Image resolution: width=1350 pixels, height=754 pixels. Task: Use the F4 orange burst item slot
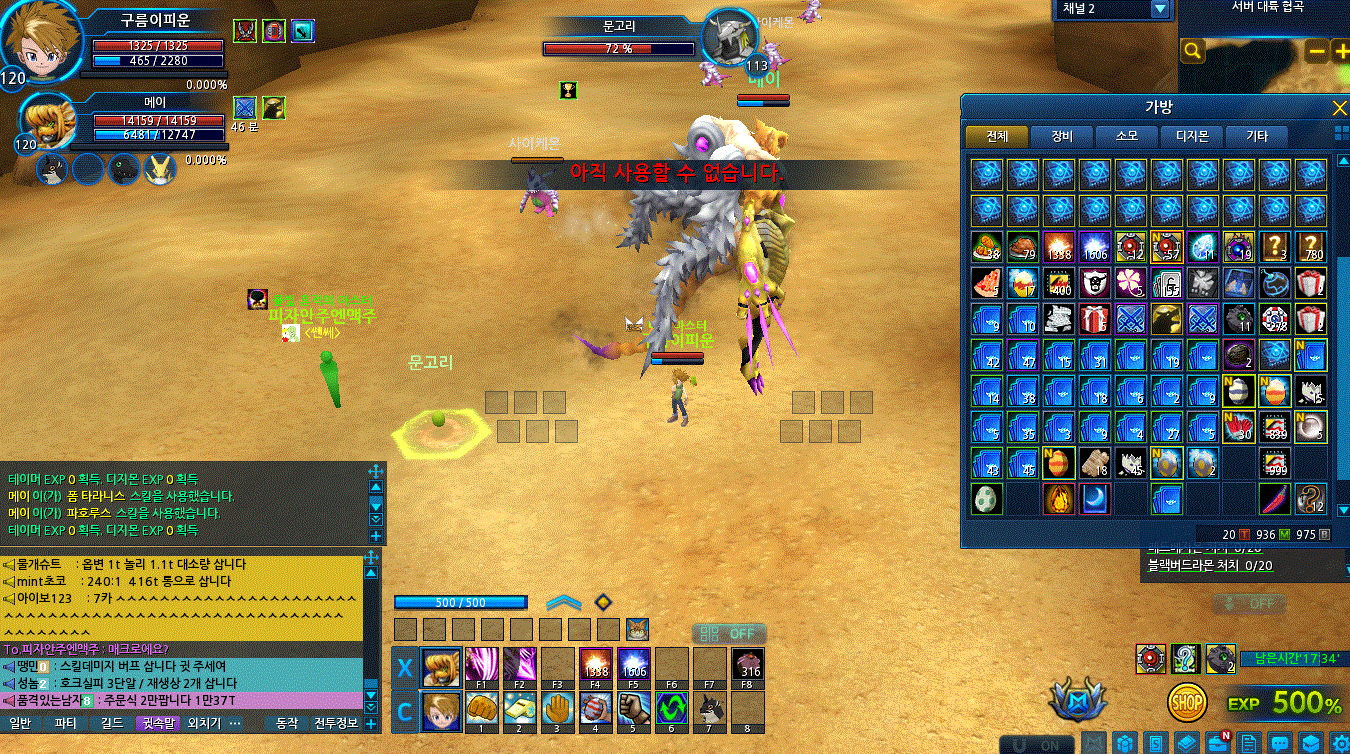point(595,664)
